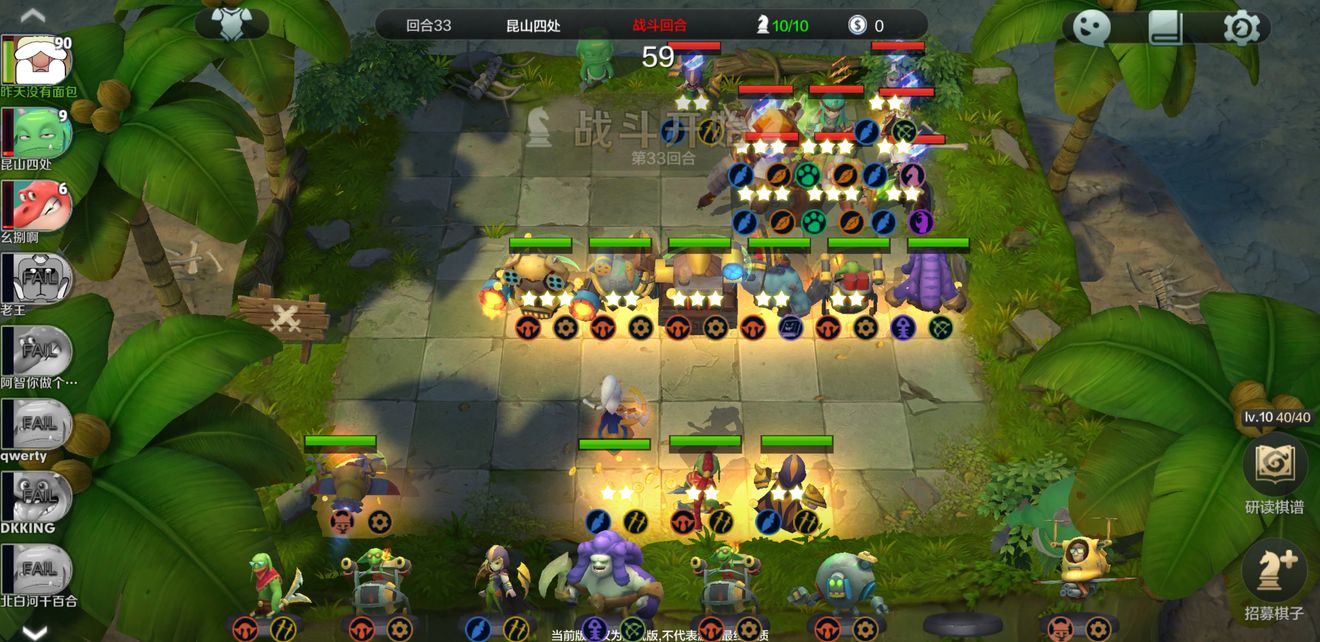Select player 北白河千百合 entry
This screenshot has height=642, width=1320.
38,571
